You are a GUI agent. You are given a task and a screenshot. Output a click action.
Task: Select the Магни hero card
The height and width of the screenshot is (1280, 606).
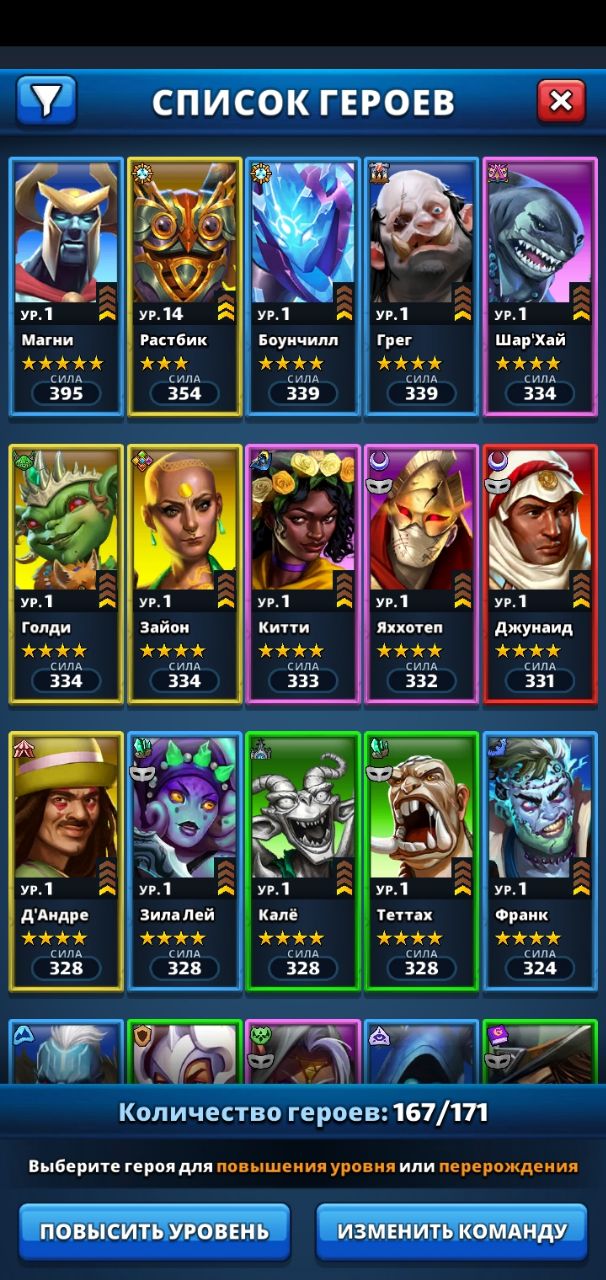pyautogui.click(x=66, y=286)
